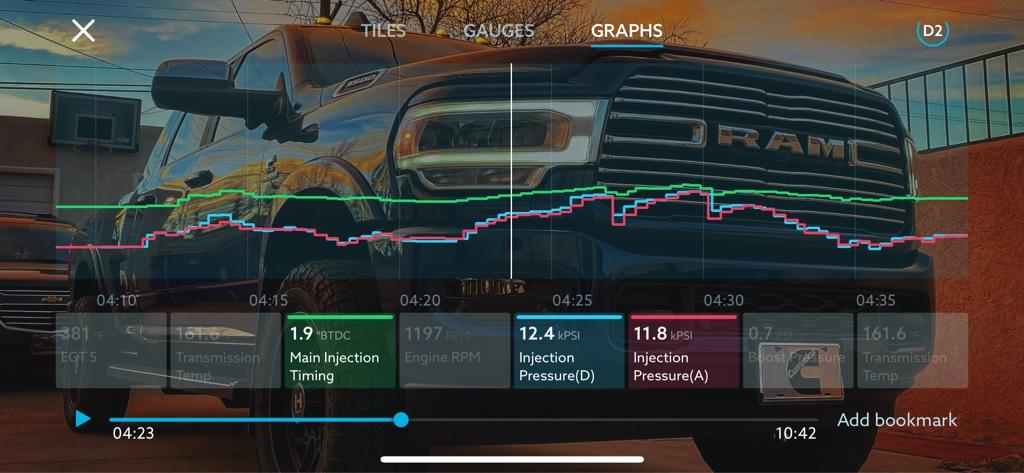This screenshot has height=473, width=1024.
Task: Toggle the EGT 5 tile
Action: coord(111,350)
